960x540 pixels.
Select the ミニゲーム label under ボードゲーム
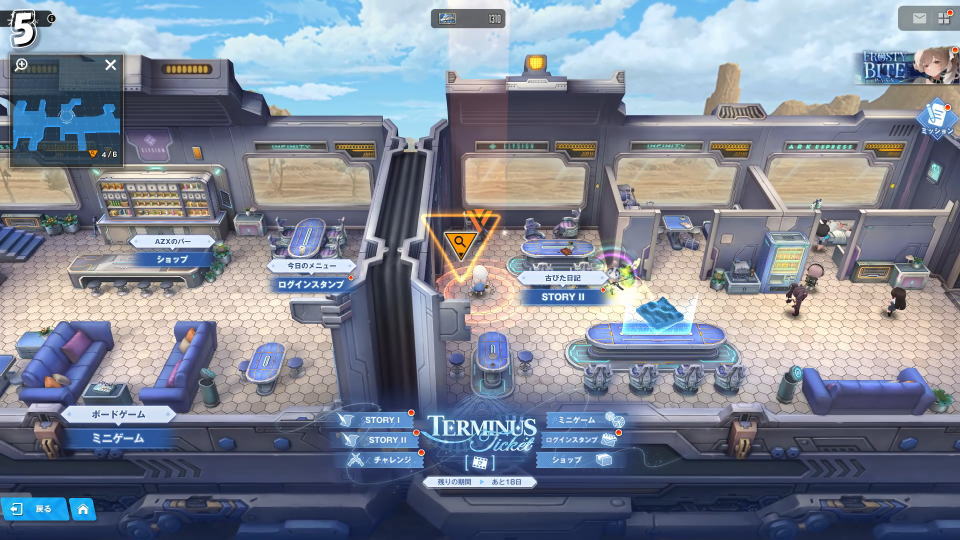click(120, 438)
